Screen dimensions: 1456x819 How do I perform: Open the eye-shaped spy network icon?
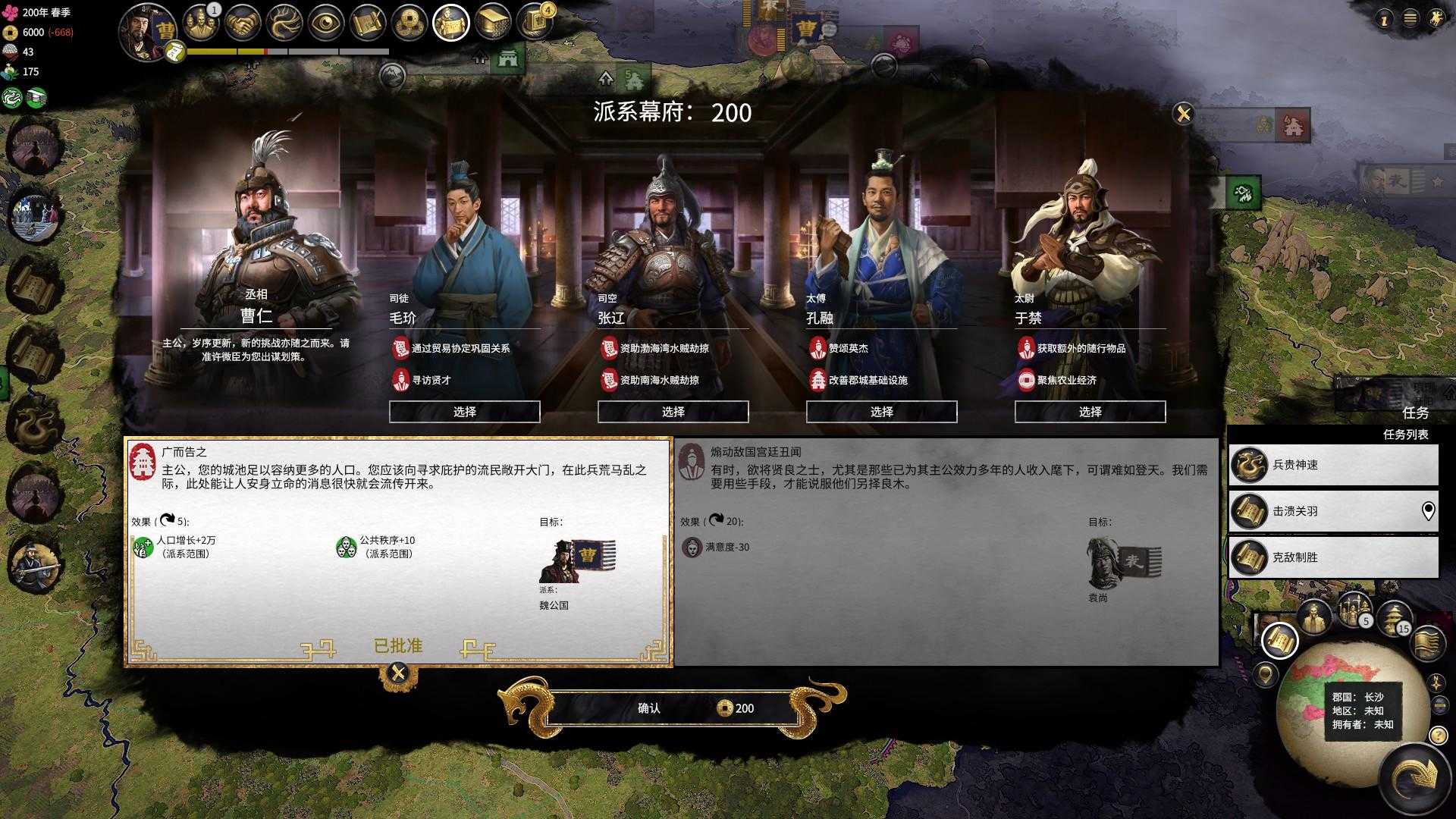point(326,24)
